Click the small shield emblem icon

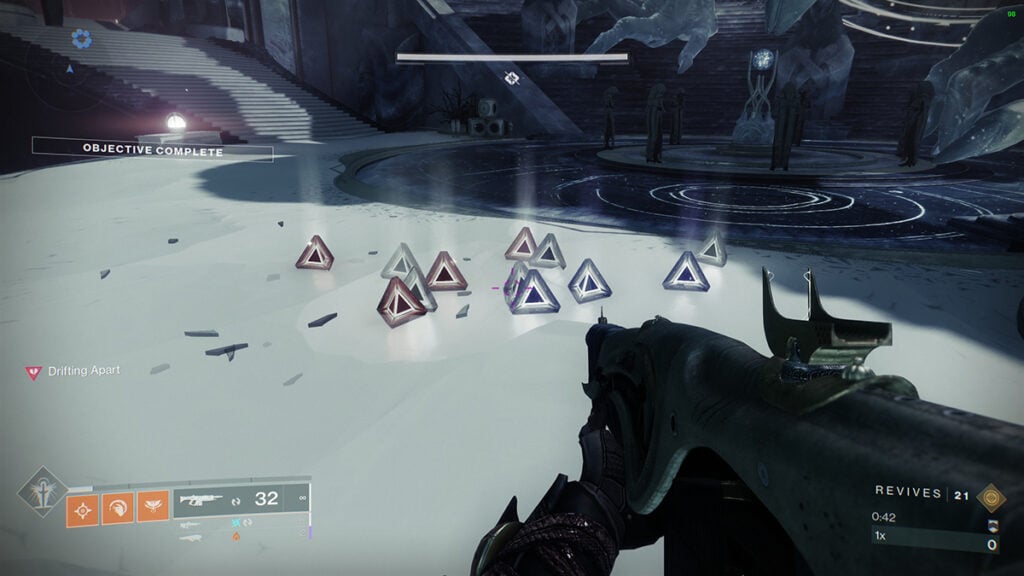[992, 527]
